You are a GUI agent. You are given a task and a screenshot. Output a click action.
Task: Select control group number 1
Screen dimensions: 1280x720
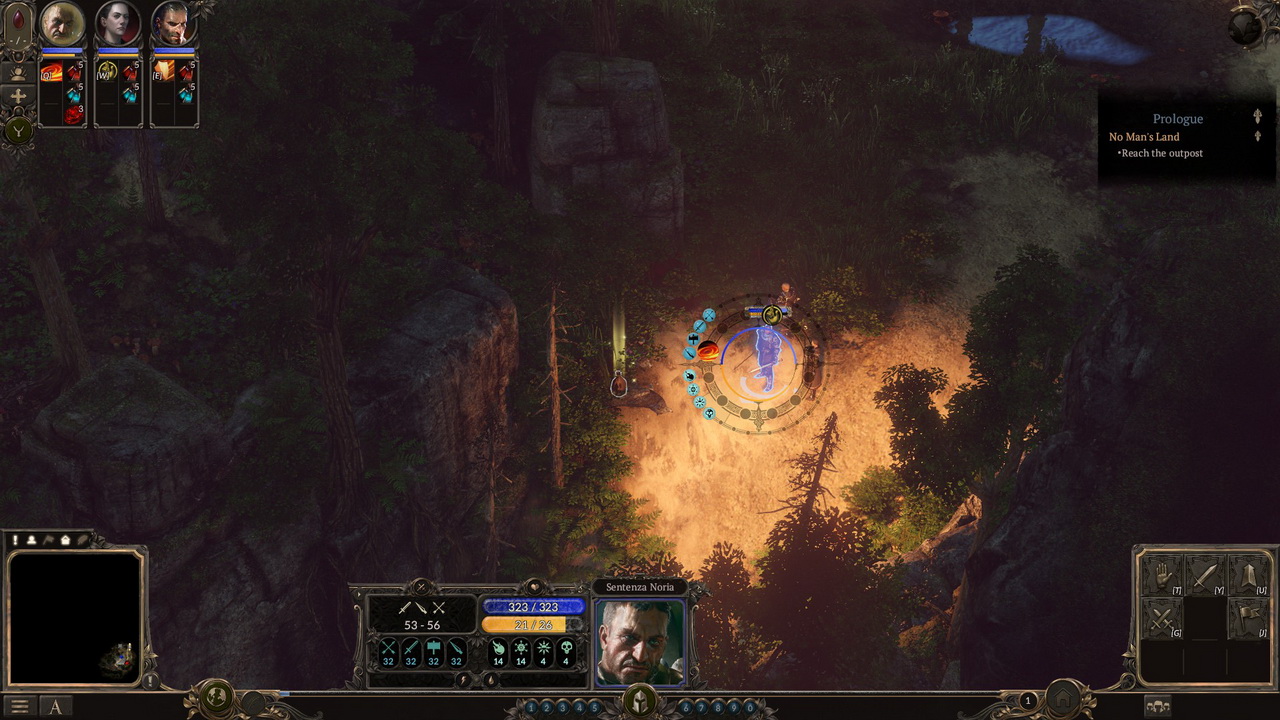pos(531,708)
